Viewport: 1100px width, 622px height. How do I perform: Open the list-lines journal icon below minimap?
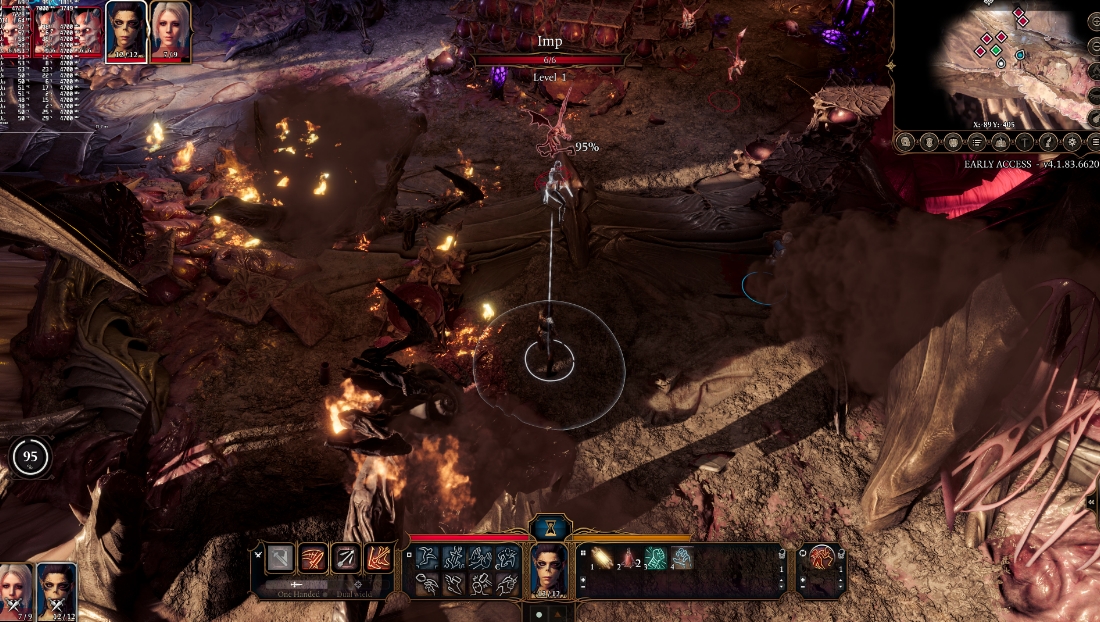coord(977,142)
